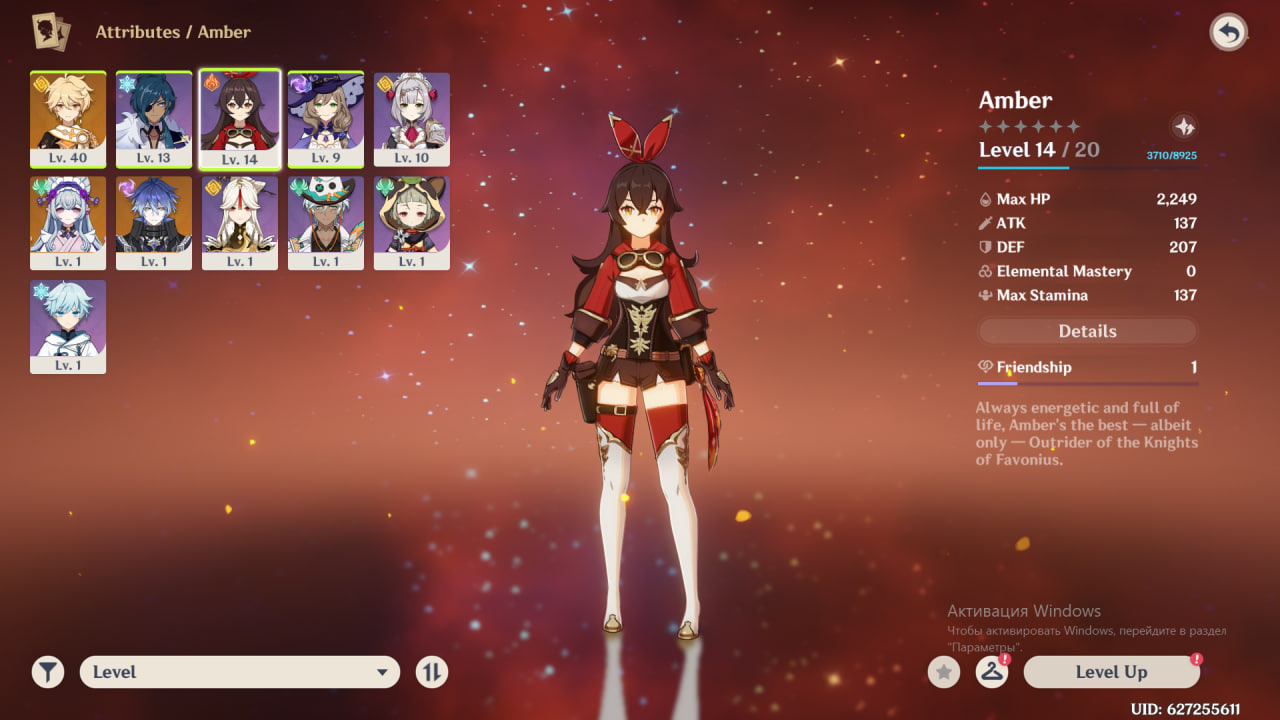Return using the back arrow button
Screen dimensions: 1280x720
point(1228,33)
